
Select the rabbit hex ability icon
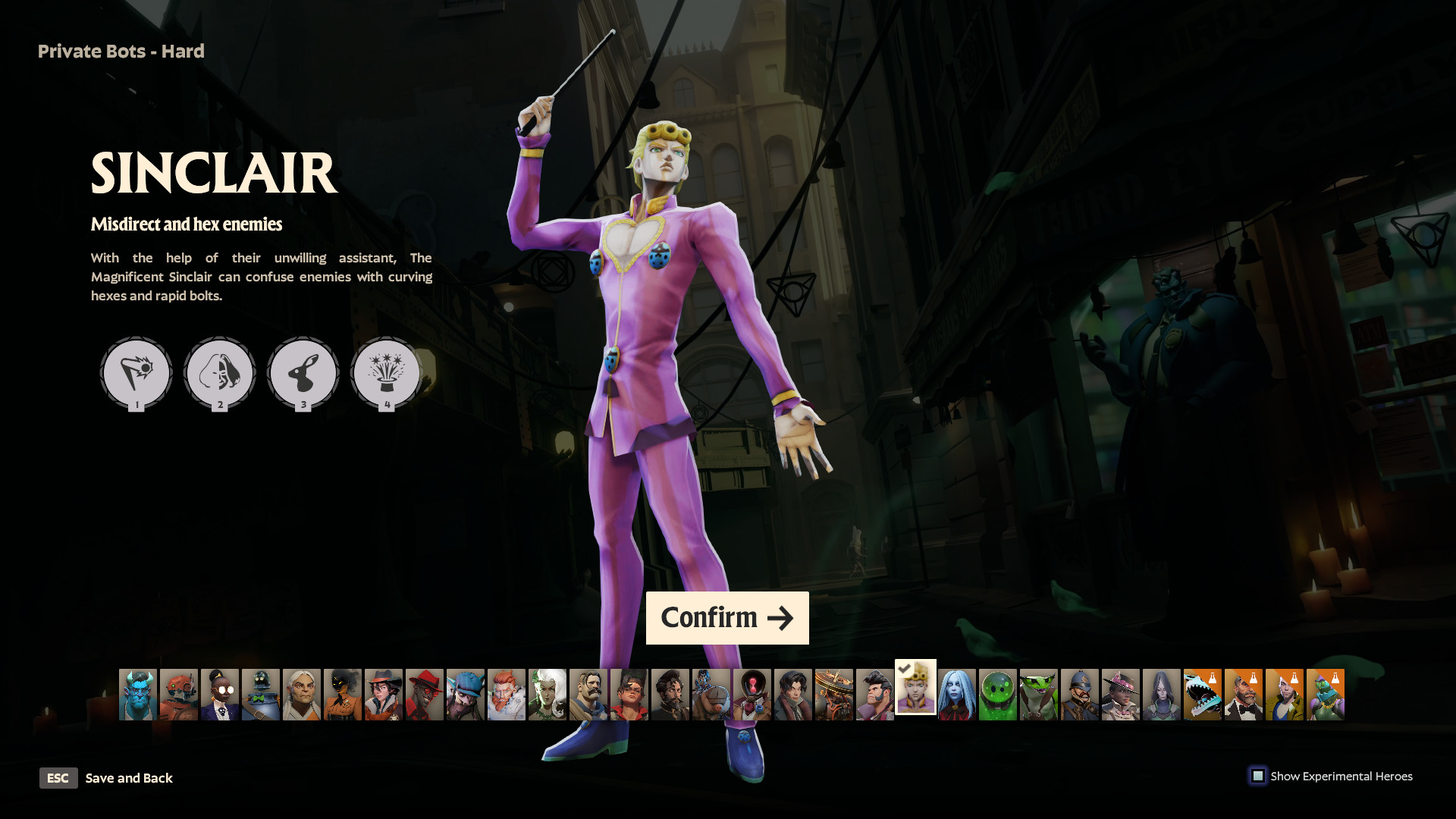point(303,372)
